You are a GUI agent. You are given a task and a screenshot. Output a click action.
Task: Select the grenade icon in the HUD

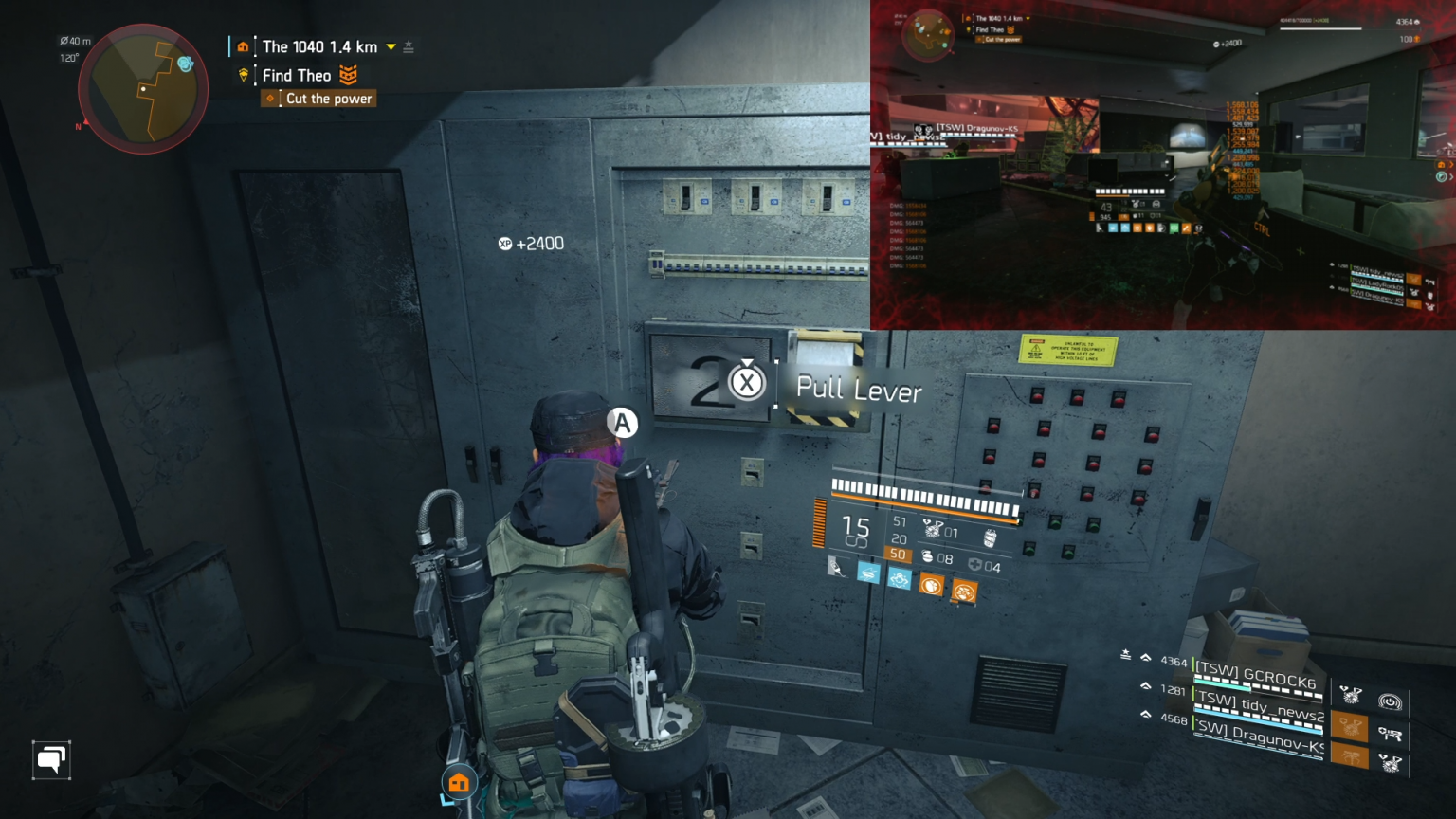click(927, 556)
